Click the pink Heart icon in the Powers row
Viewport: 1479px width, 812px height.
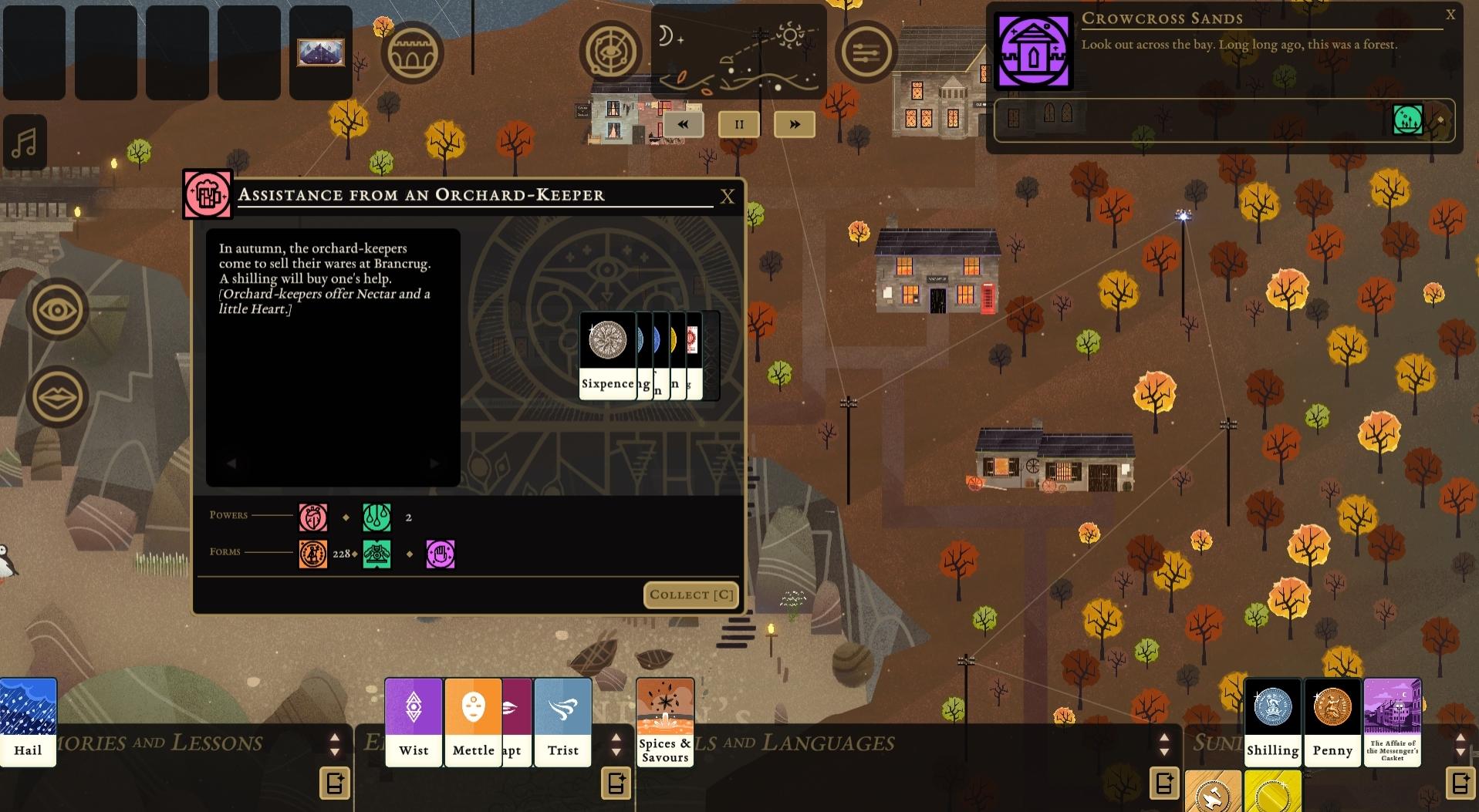point(312,517)
